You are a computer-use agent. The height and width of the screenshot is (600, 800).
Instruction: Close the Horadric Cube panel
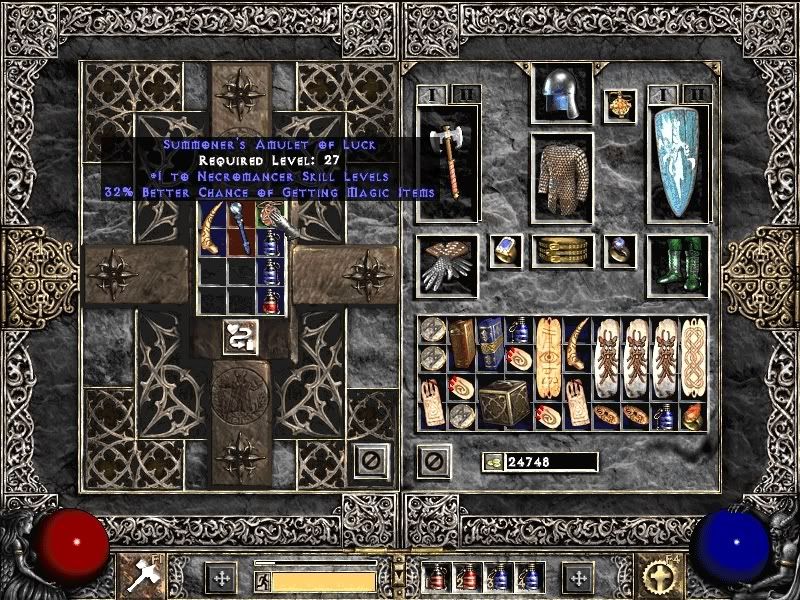tap(371, 461)
